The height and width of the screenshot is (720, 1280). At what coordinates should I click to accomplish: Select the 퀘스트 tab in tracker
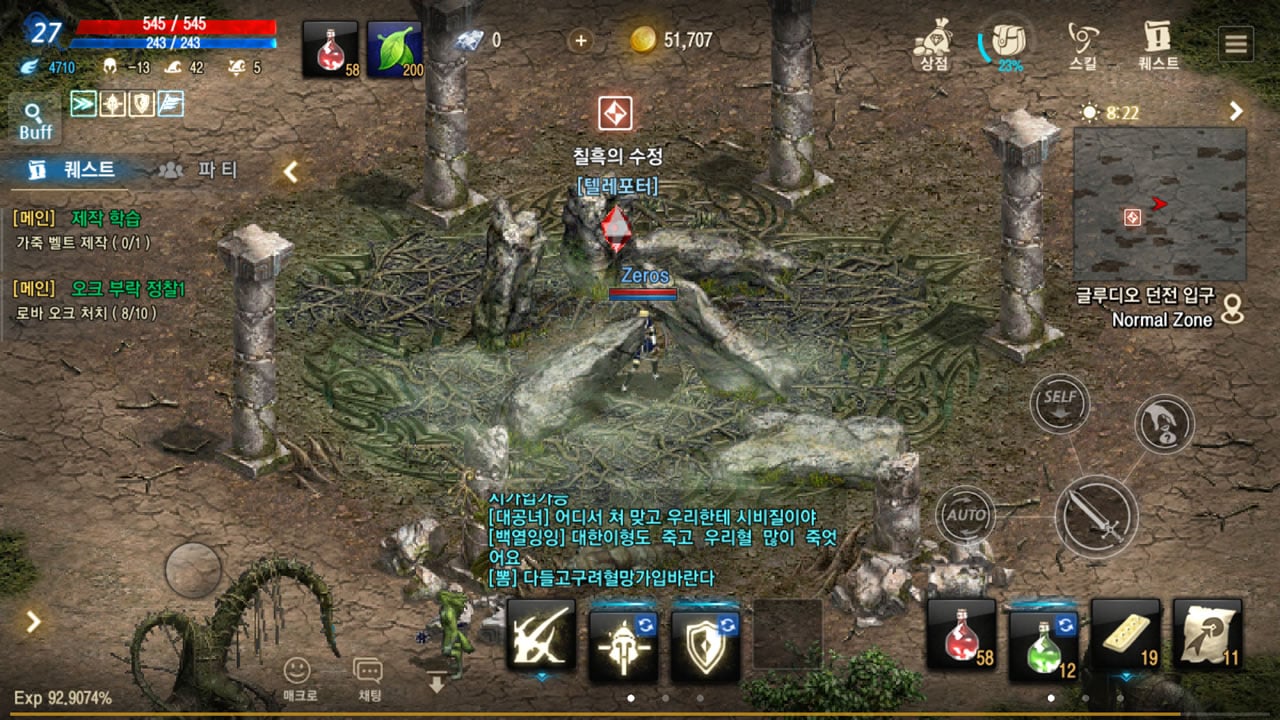tap(73, 170)
